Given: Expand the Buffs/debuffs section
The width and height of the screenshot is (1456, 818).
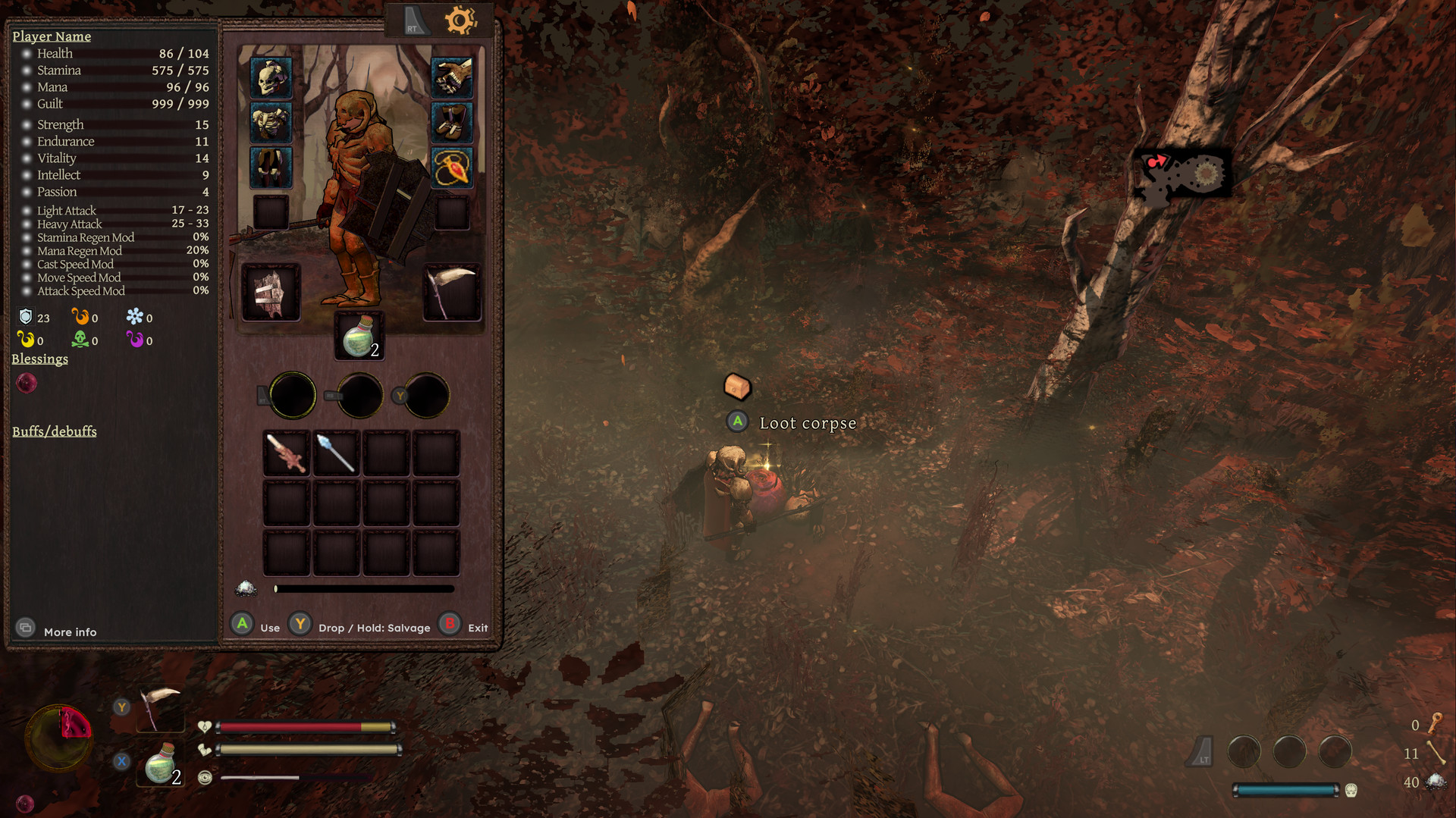Looking at the screenshot, I should coord(54,431).
